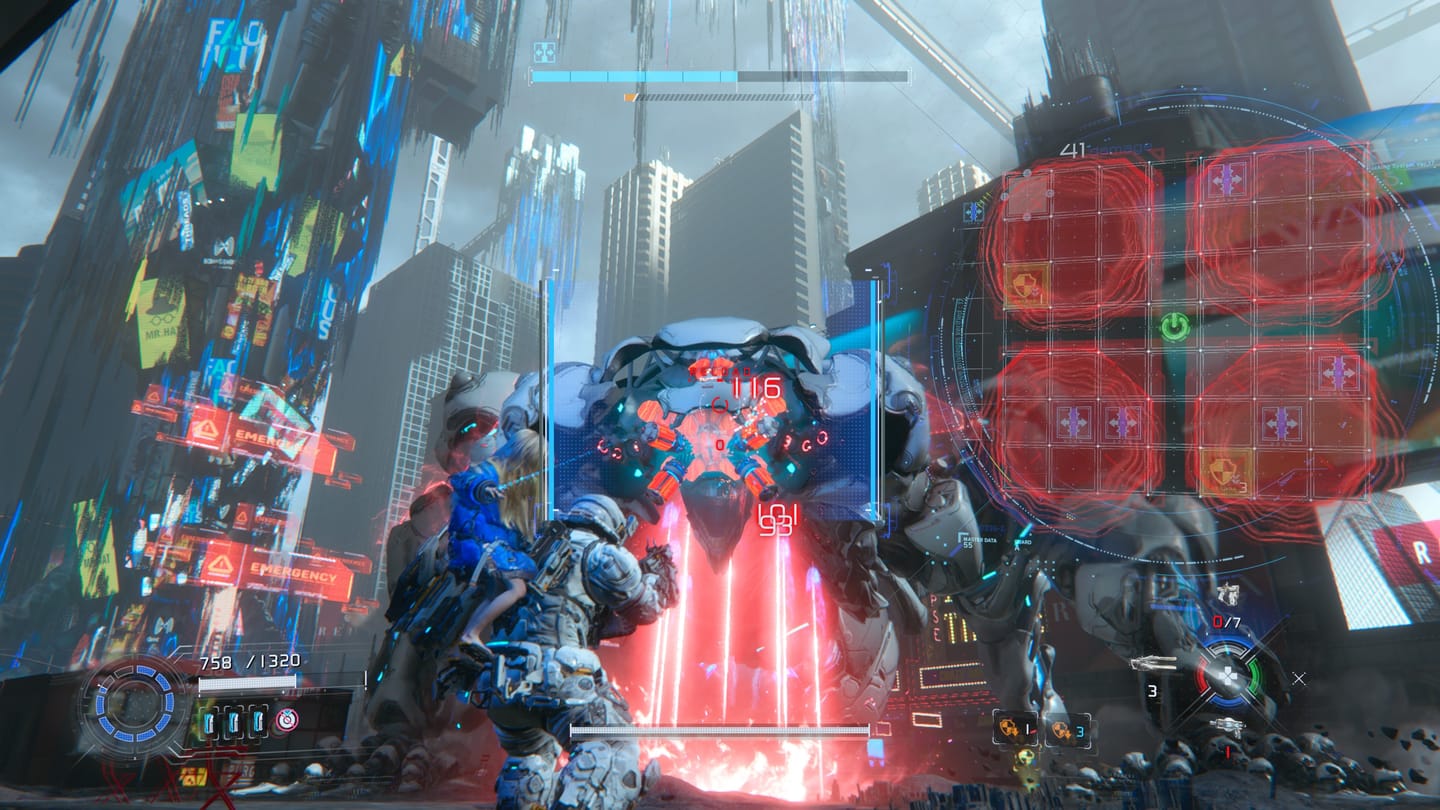Select the green power node in the grid
The image size is (1440, 810).
1175,326
